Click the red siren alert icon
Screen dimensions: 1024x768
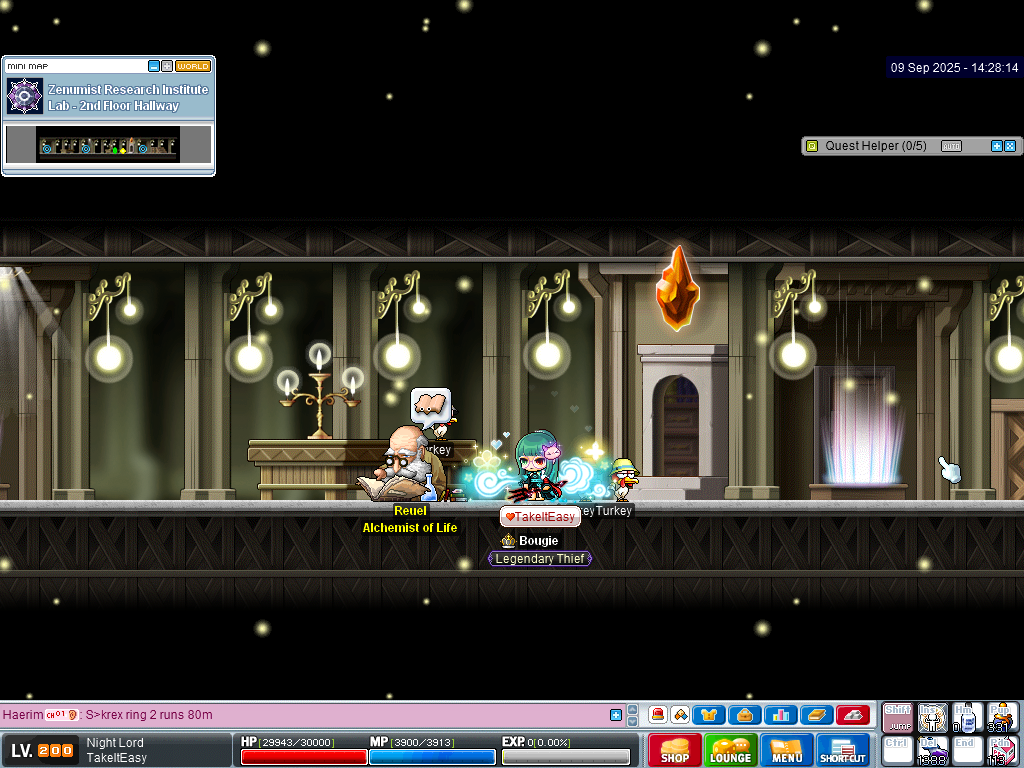coord(657,715)
